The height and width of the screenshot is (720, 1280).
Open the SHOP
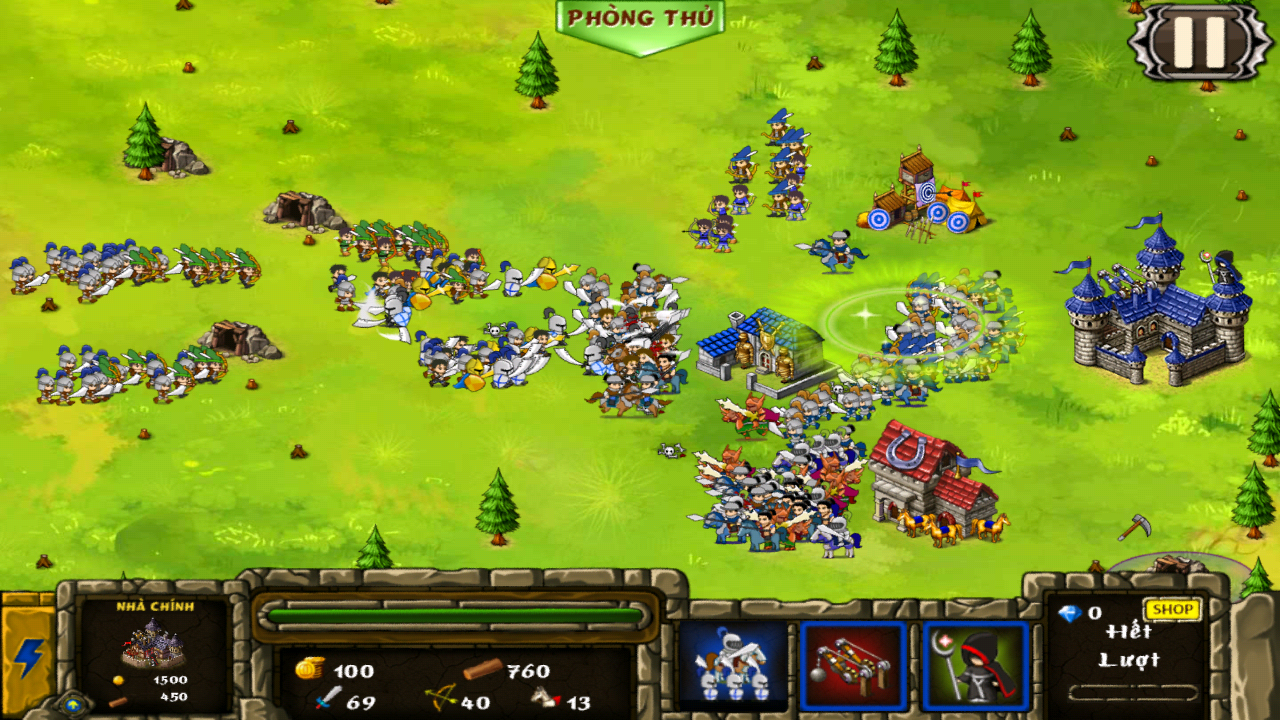pyautogui.click(x=1172, y=609)
